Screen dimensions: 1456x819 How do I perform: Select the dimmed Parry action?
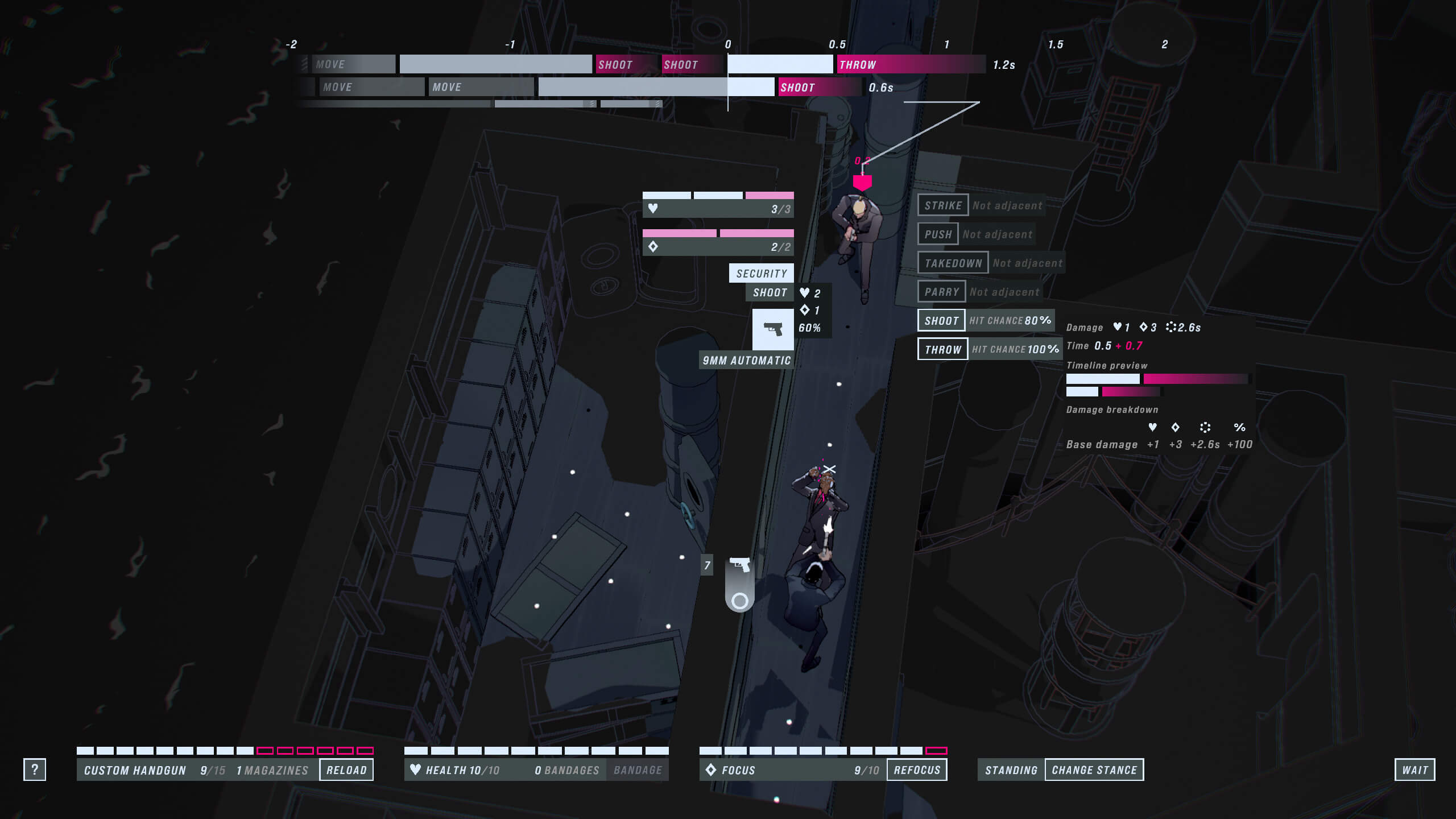941,292
